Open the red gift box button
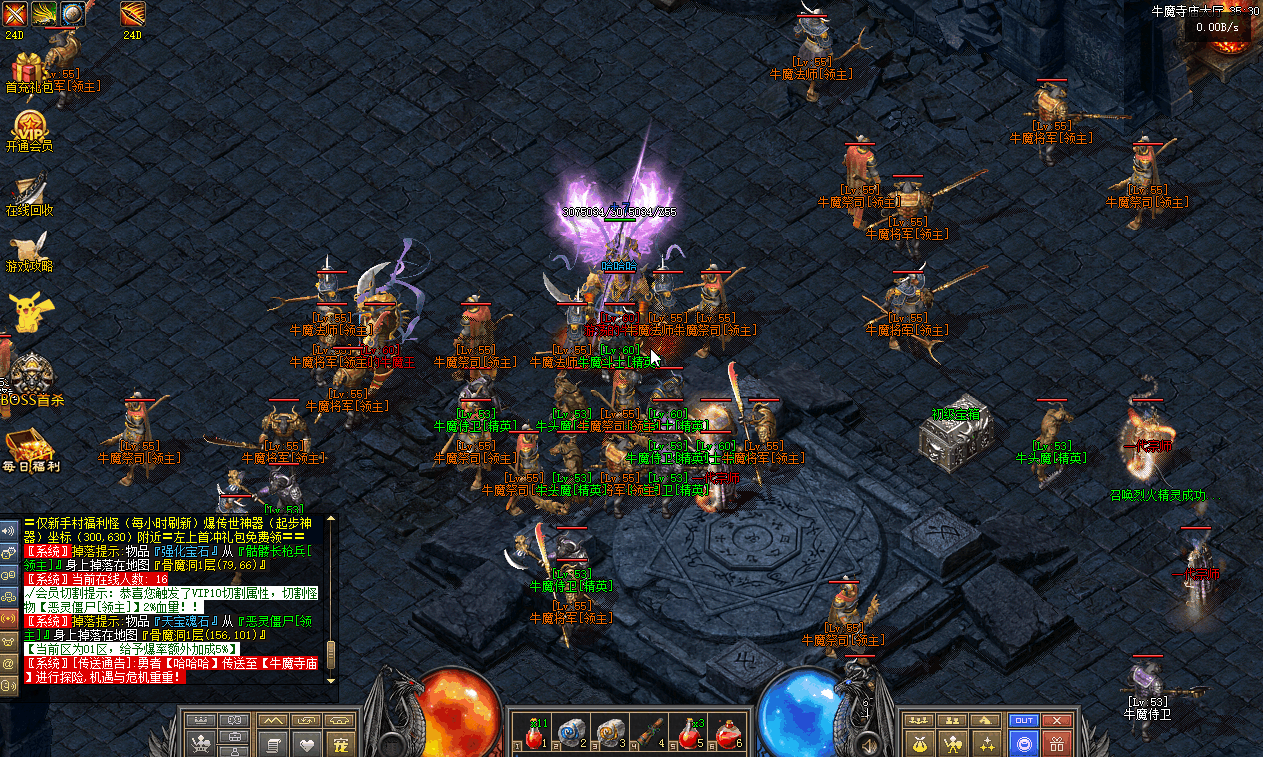Screen dimensions: 1263x757 coord(1056,744)
